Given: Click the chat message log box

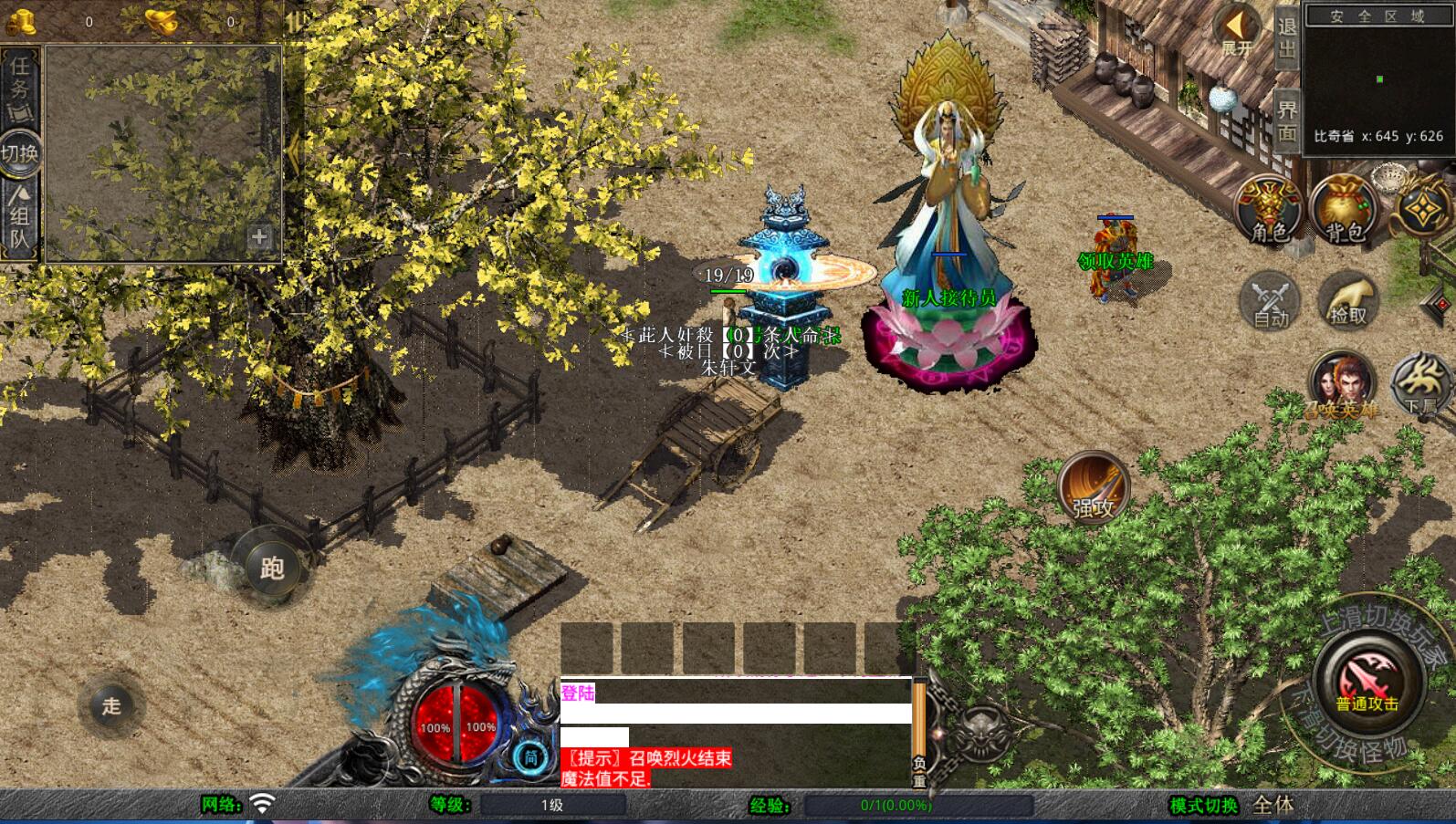Looking at the screenshot, I should (x=735, y=732).
